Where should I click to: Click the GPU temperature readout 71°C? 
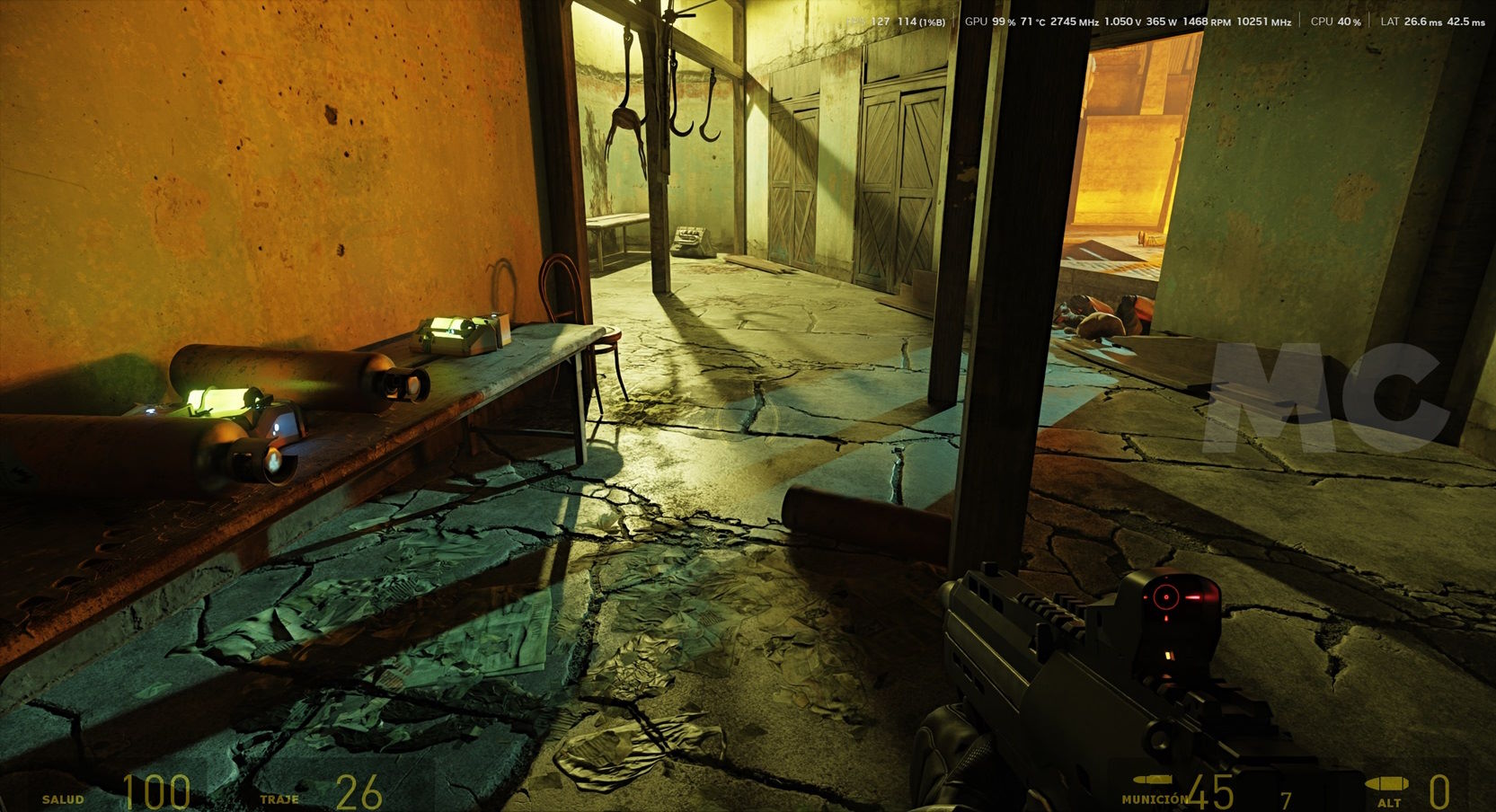[x=1031, y=22]
